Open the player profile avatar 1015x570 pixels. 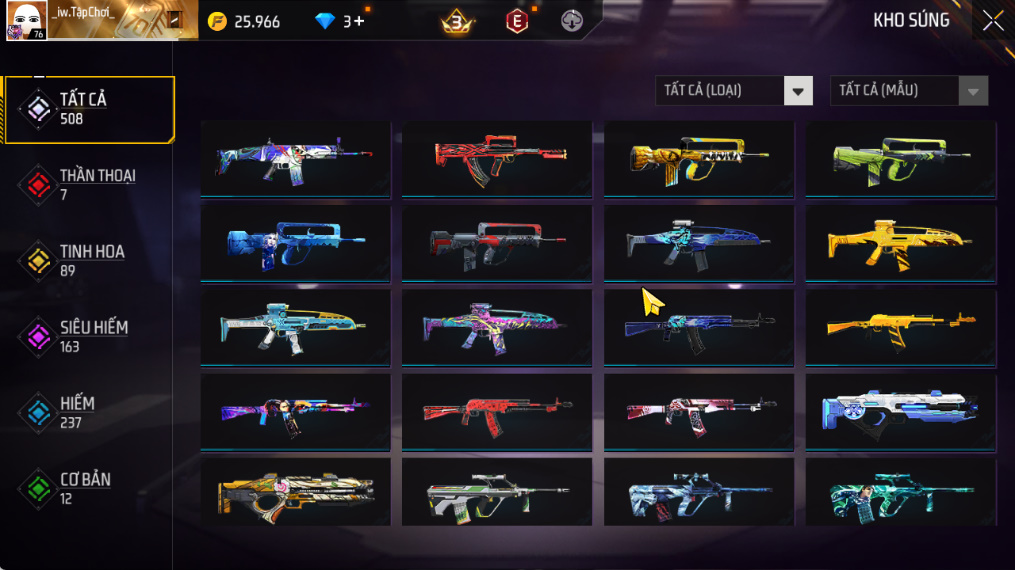[25, 21]
